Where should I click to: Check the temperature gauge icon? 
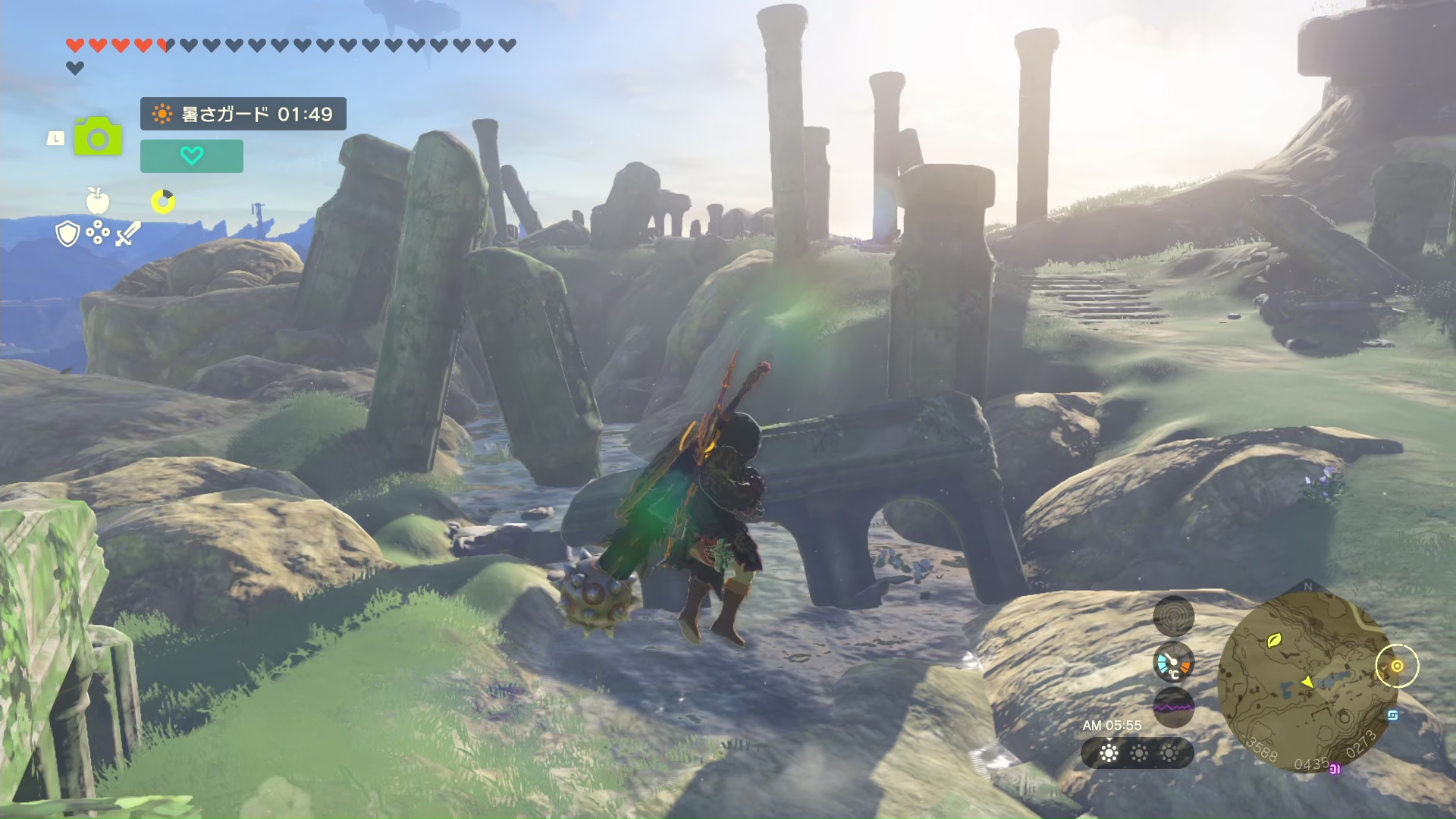1173,663
